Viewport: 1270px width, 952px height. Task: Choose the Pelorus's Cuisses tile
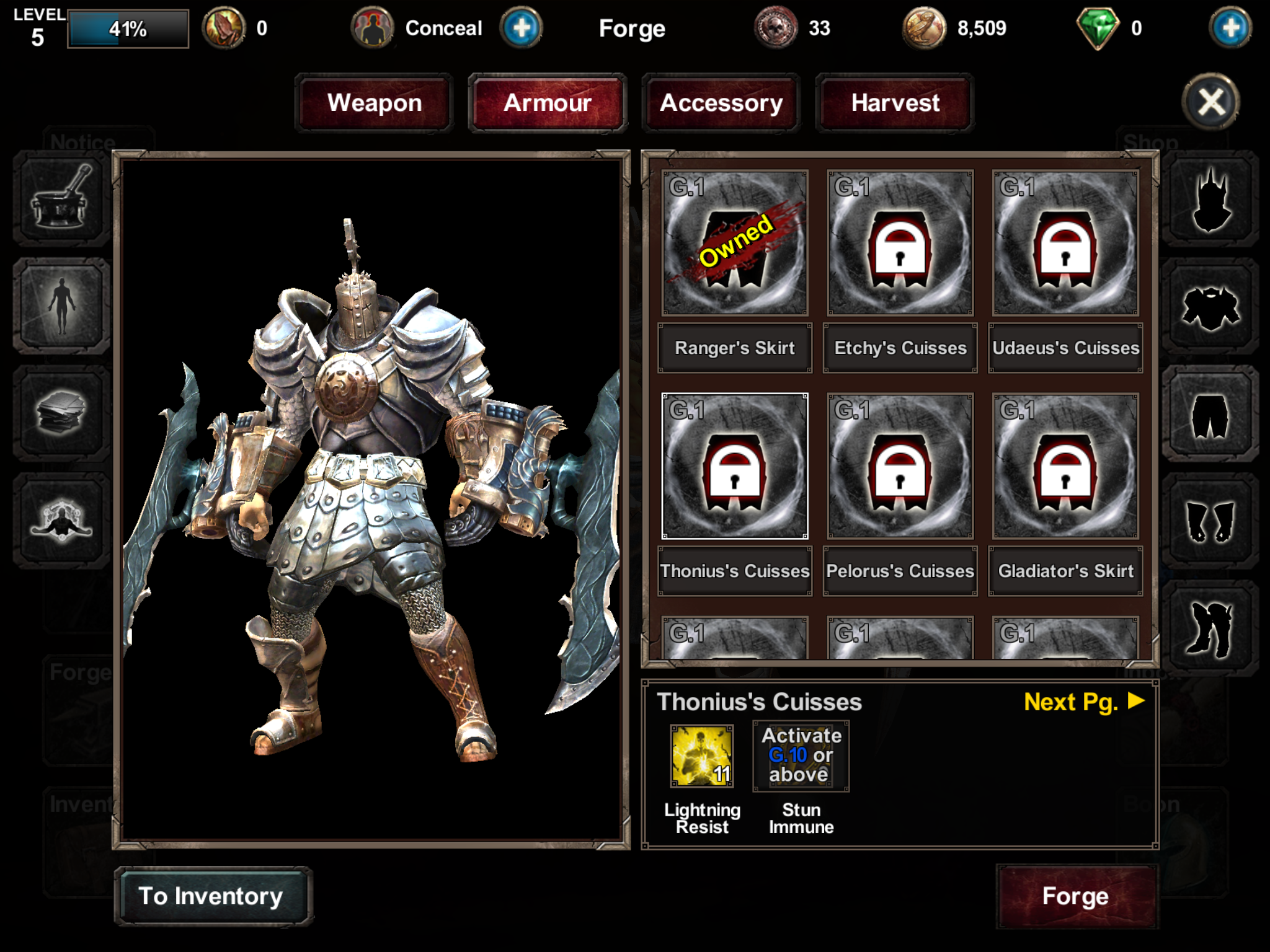pos(900,466)
